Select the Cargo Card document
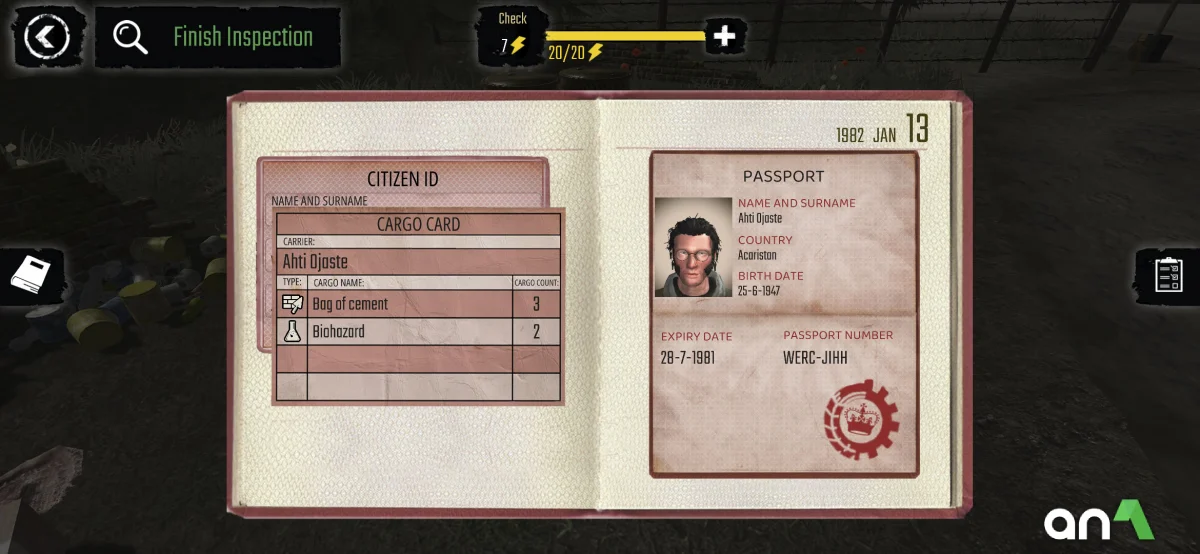Image resolution: width=1200 pixels, height=554 pixels. point(418,224)
